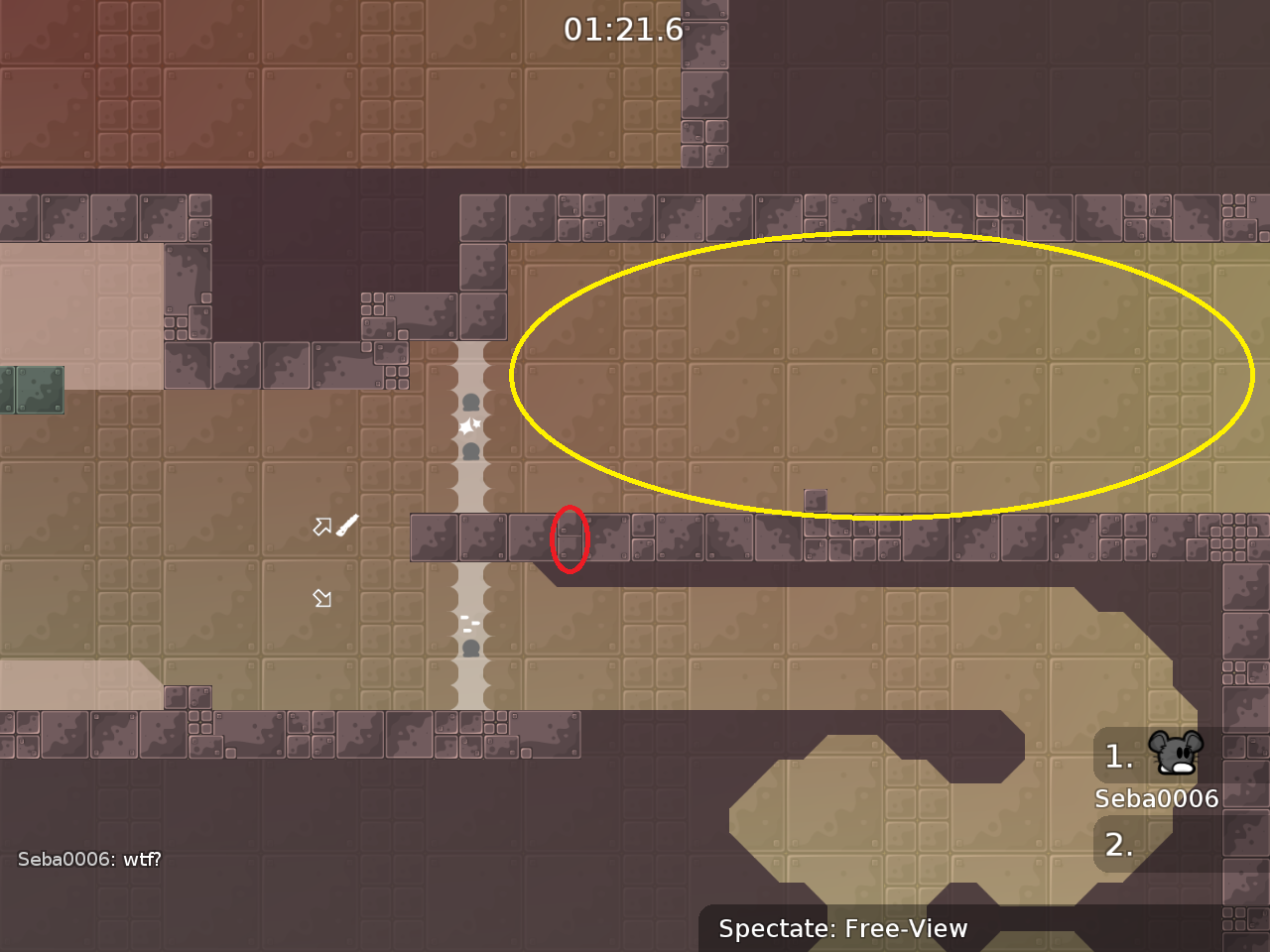Click the gray tee marker at the passage bottom
The width and height of the screenshot is (1270, 952).
[469, 648]
